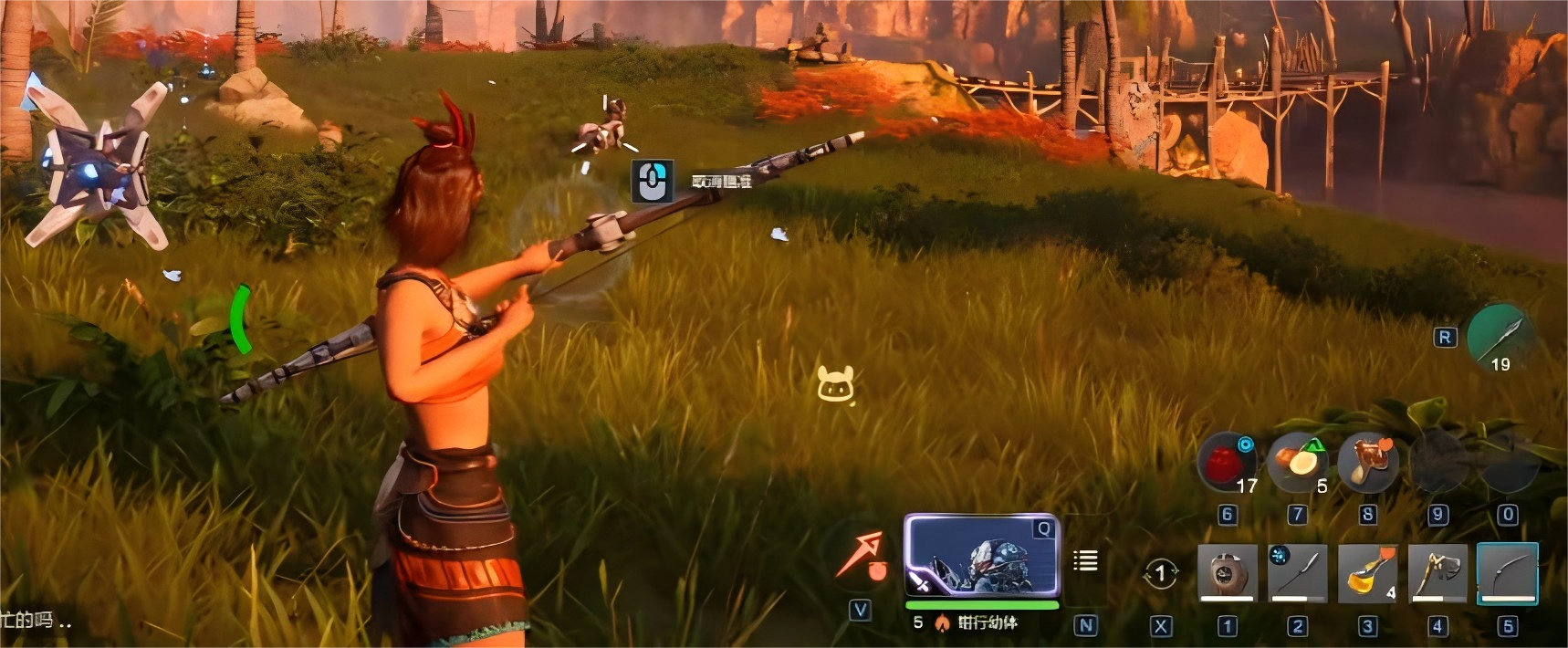Use the yellow potion flask slot
The height and width of the screenshot is (648, 1568).
pos(1367,573)
